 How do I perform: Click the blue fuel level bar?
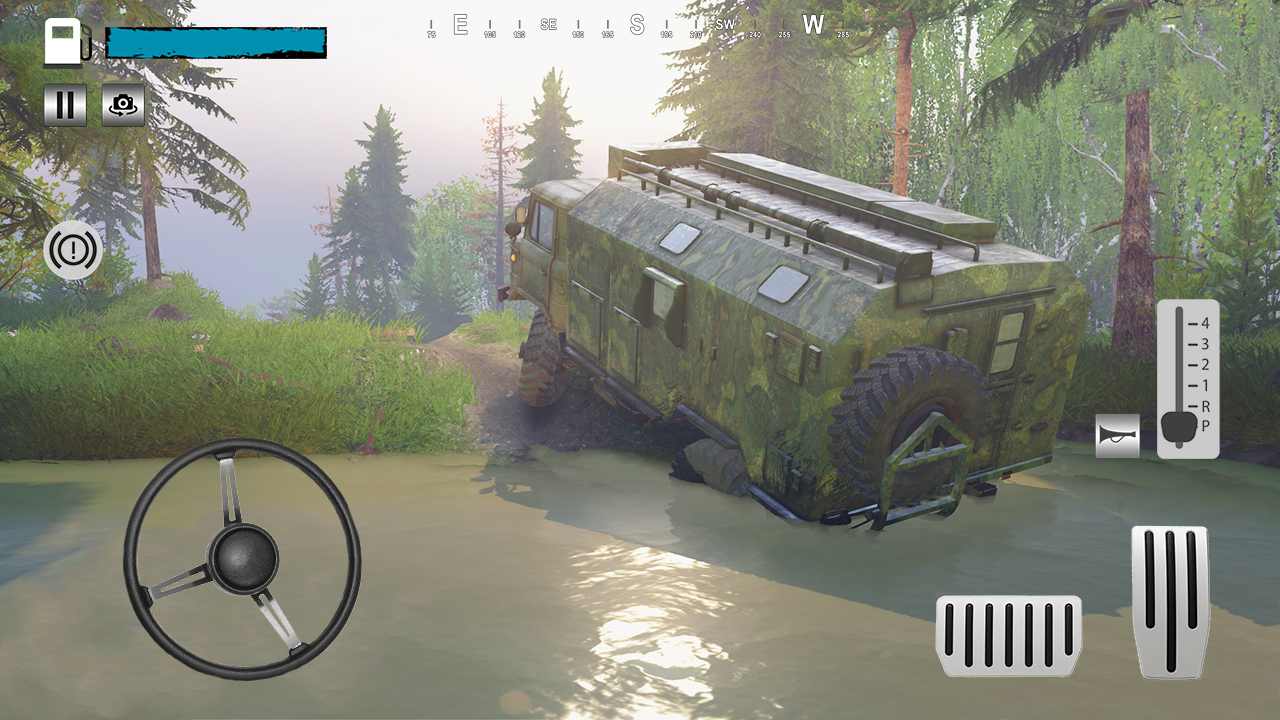(215, 41)
